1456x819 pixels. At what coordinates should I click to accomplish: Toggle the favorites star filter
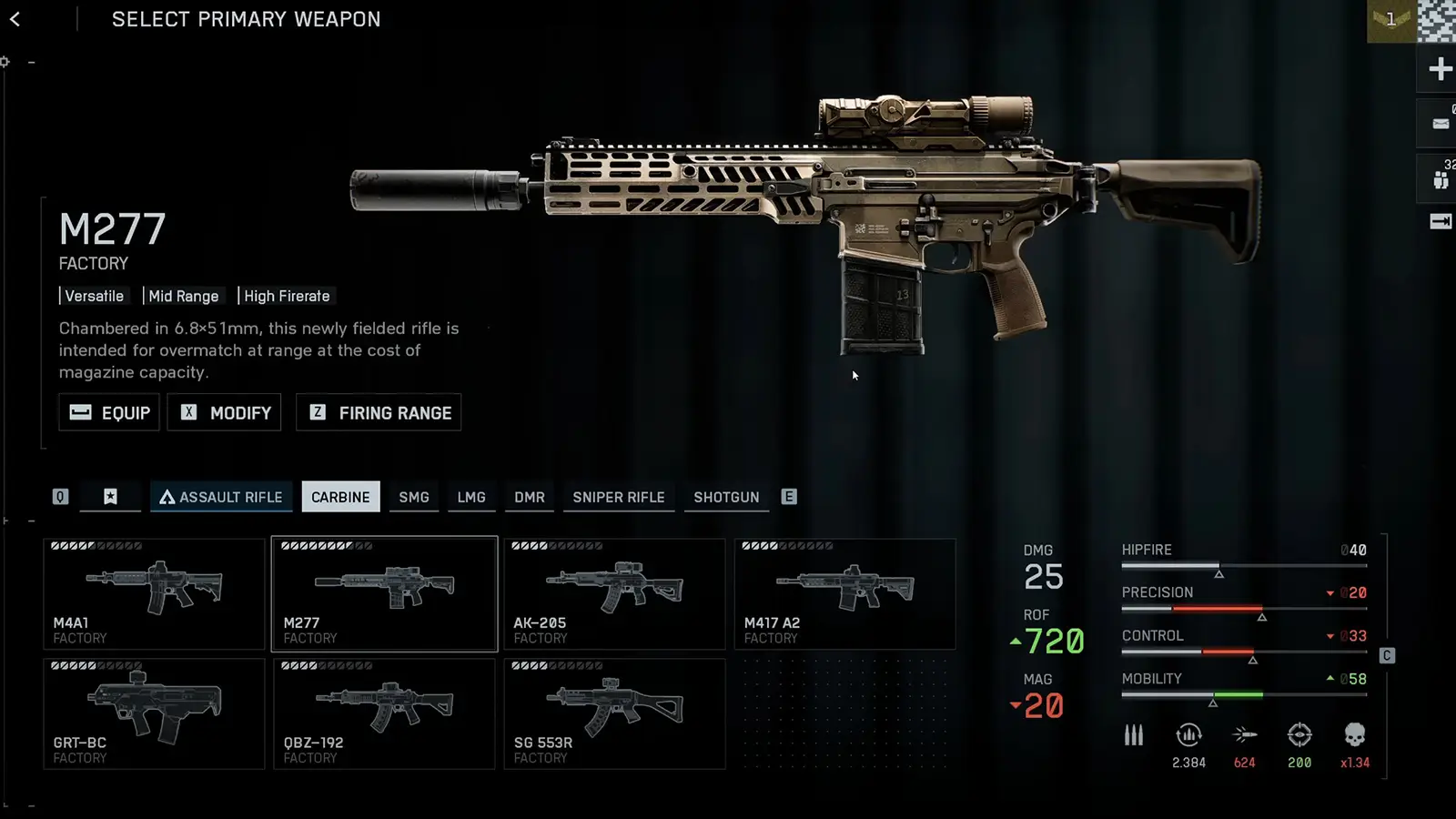110,497
